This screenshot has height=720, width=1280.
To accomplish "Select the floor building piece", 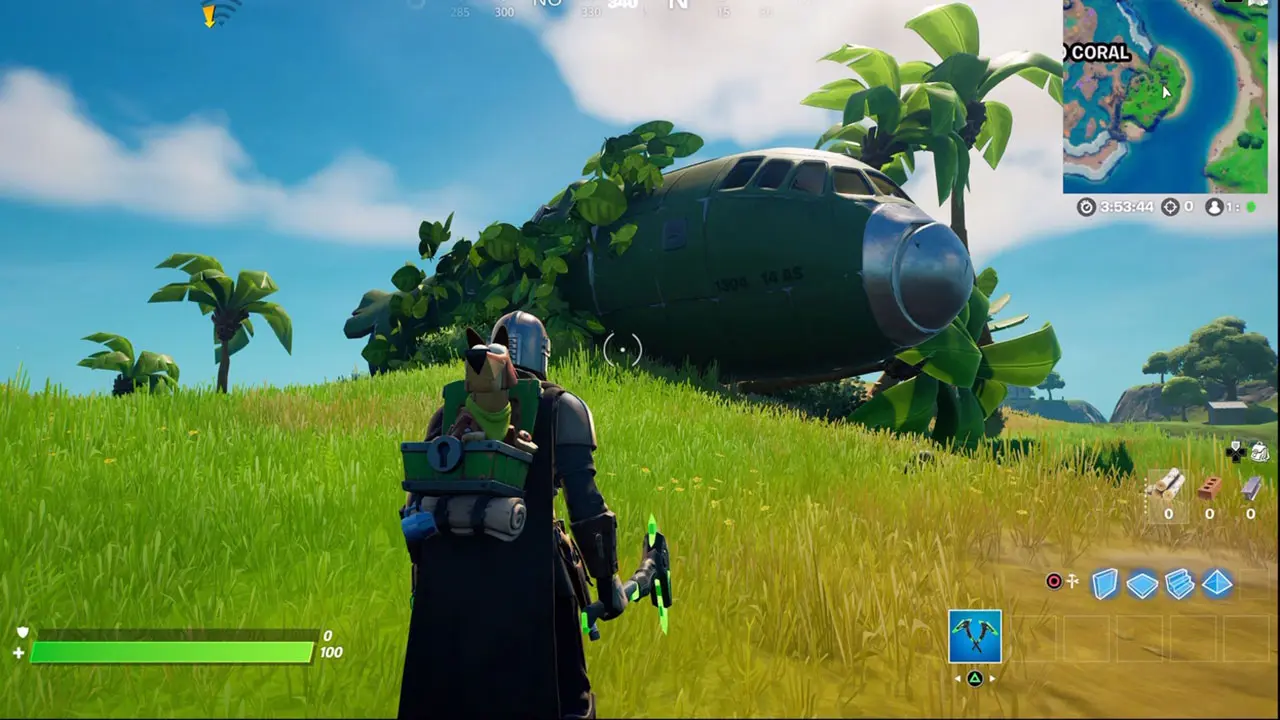I will tap(1142, 584).
